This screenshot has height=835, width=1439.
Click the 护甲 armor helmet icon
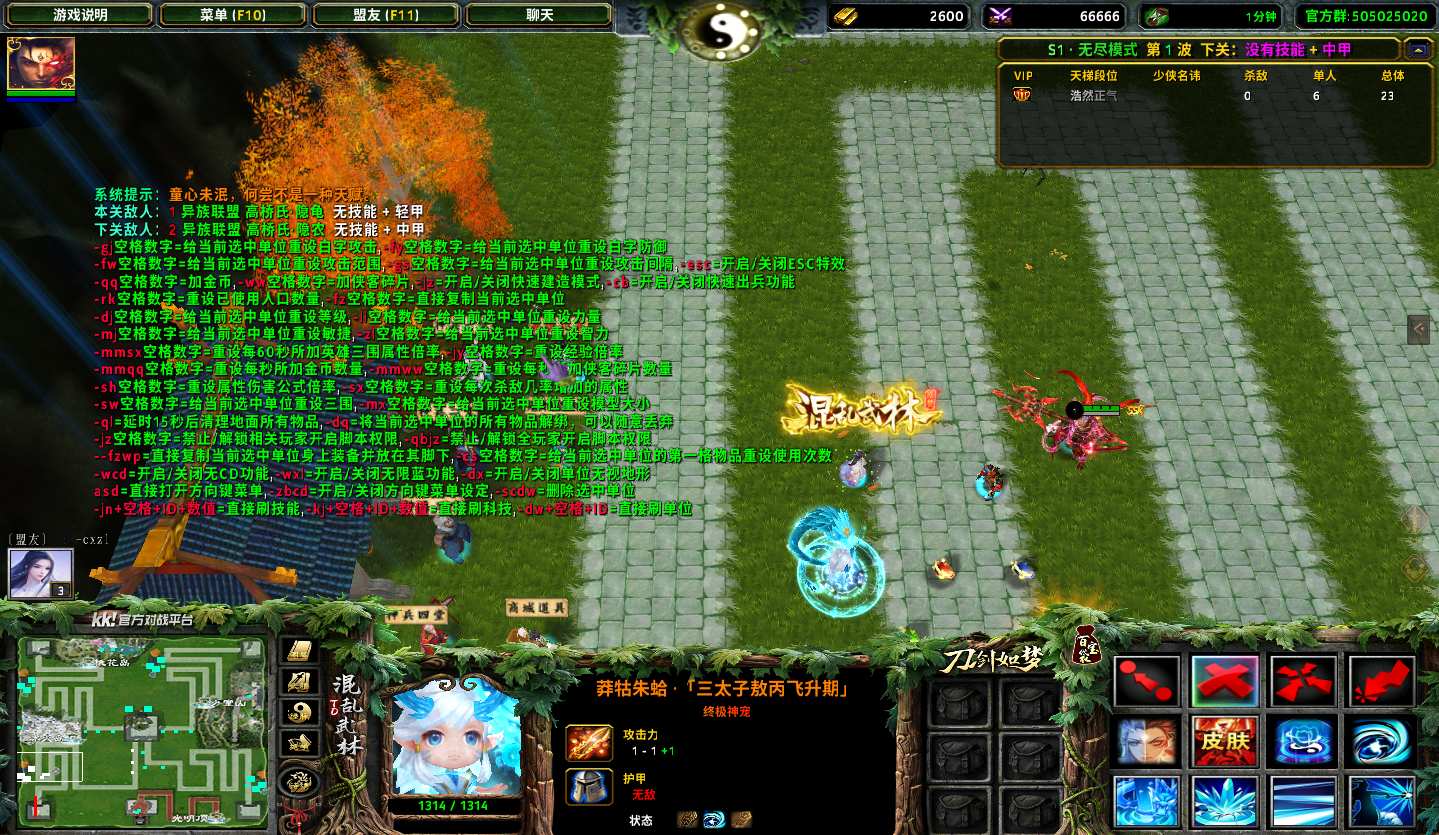(x=589, y=786)
